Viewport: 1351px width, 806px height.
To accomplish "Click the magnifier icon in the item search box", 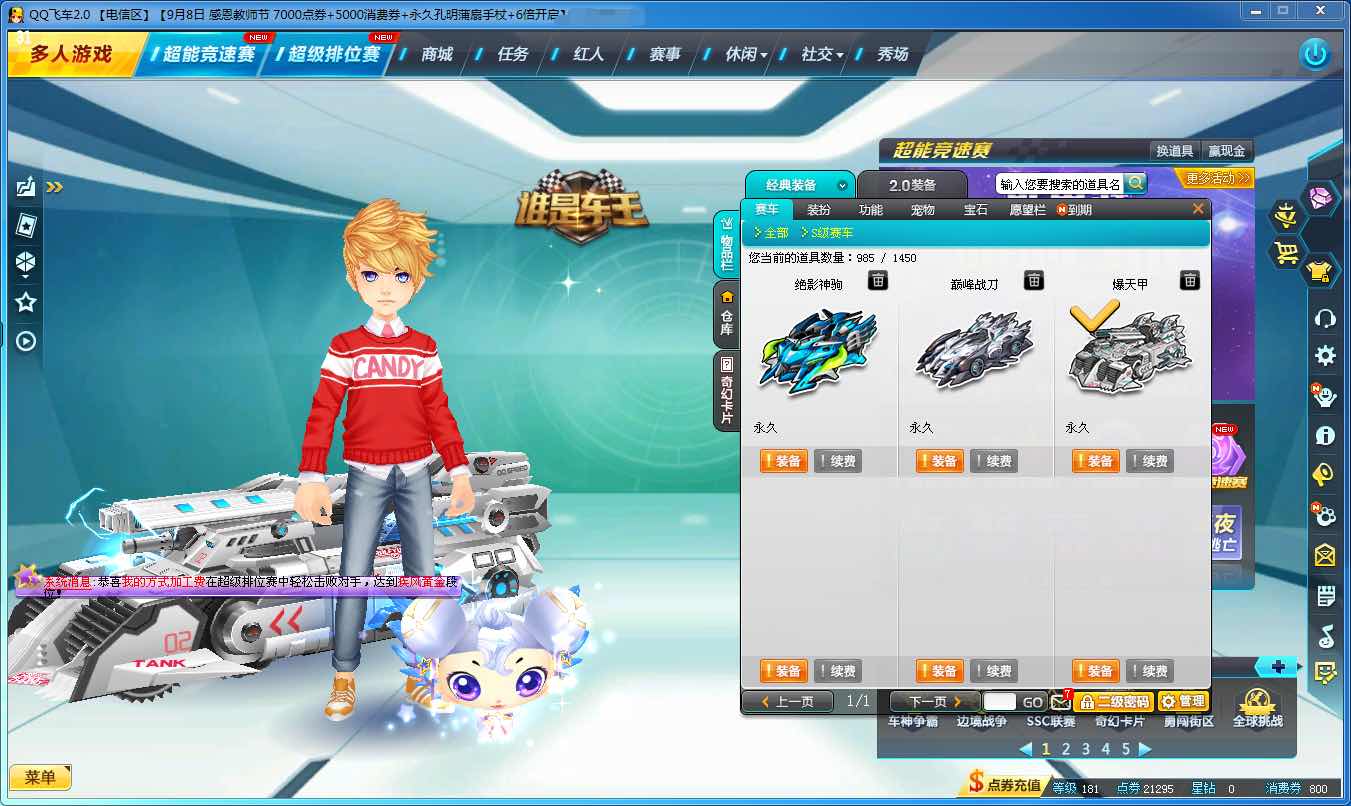I will tap(1135, 184).
